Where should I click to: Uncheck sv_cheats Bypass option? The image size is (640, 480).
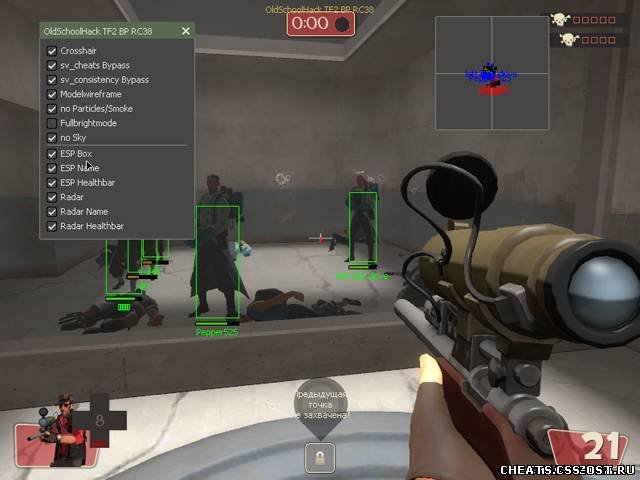click(52, 65)
